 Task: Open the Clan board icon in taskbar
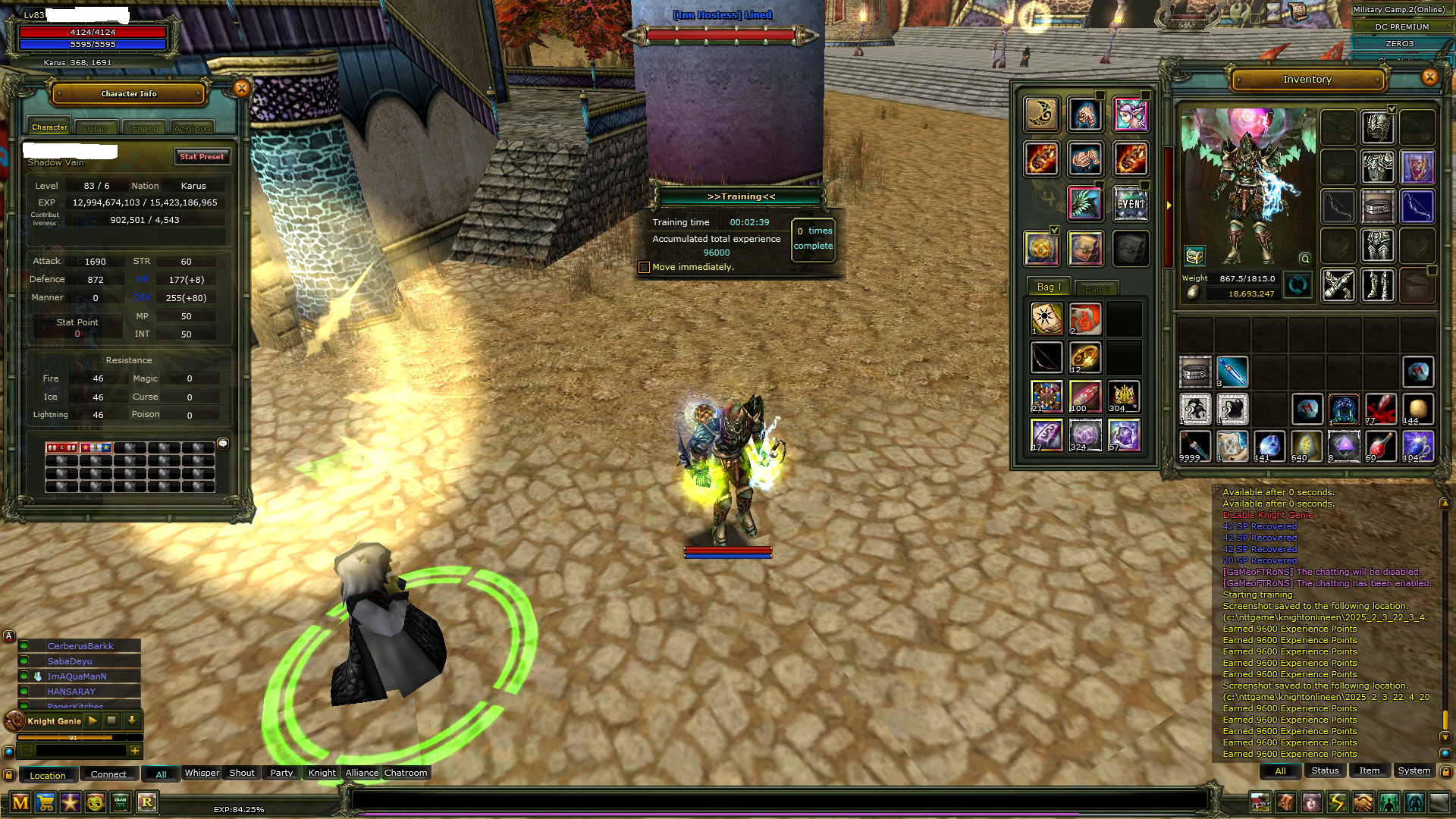coord(121,803)
